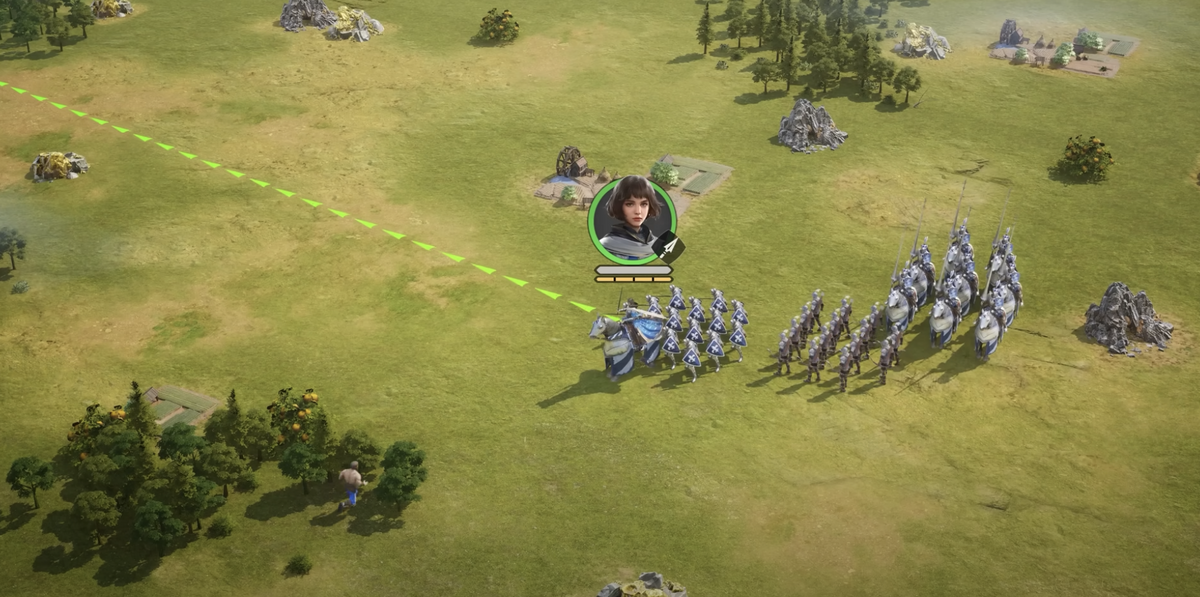Select the female commander portrait marker

pos(631,220)
